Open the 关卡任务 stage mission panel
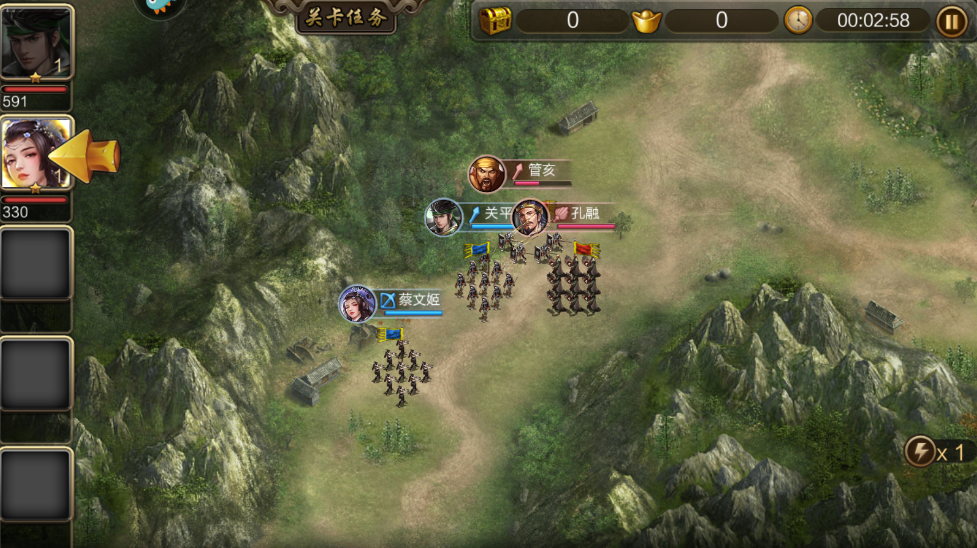Screen dimensions: 977x548 (x=346, y=17)
